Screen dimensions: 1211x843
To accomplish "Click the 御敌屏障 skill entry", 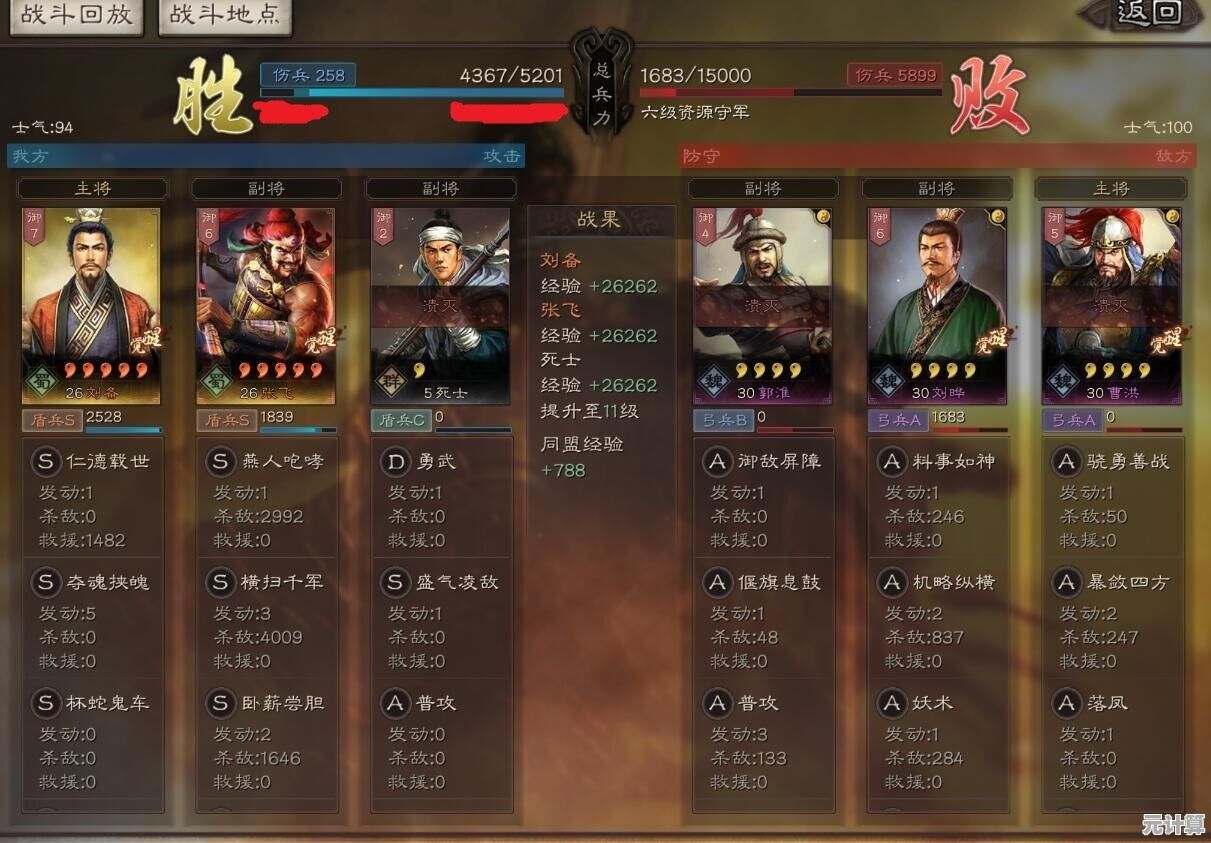I will [764, 462].
